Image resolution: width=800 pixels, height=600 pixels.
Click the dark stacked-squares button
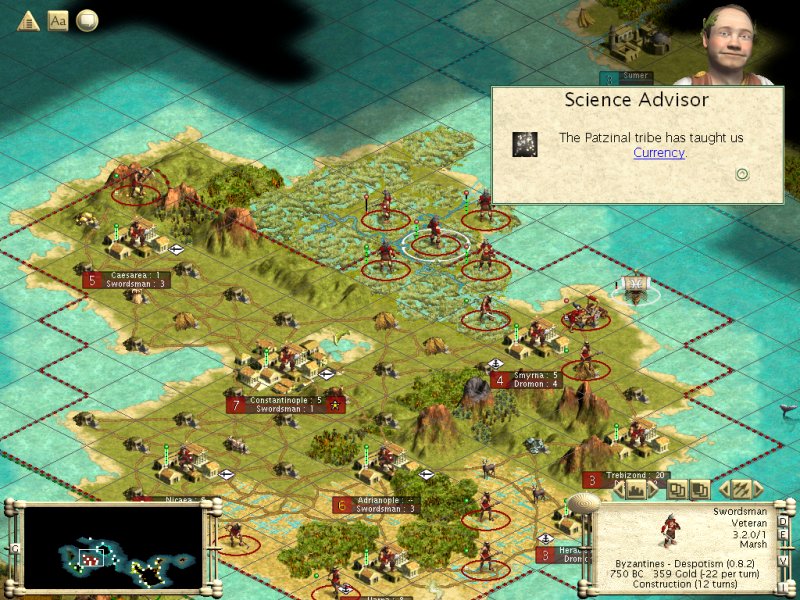tap(700, 489)
